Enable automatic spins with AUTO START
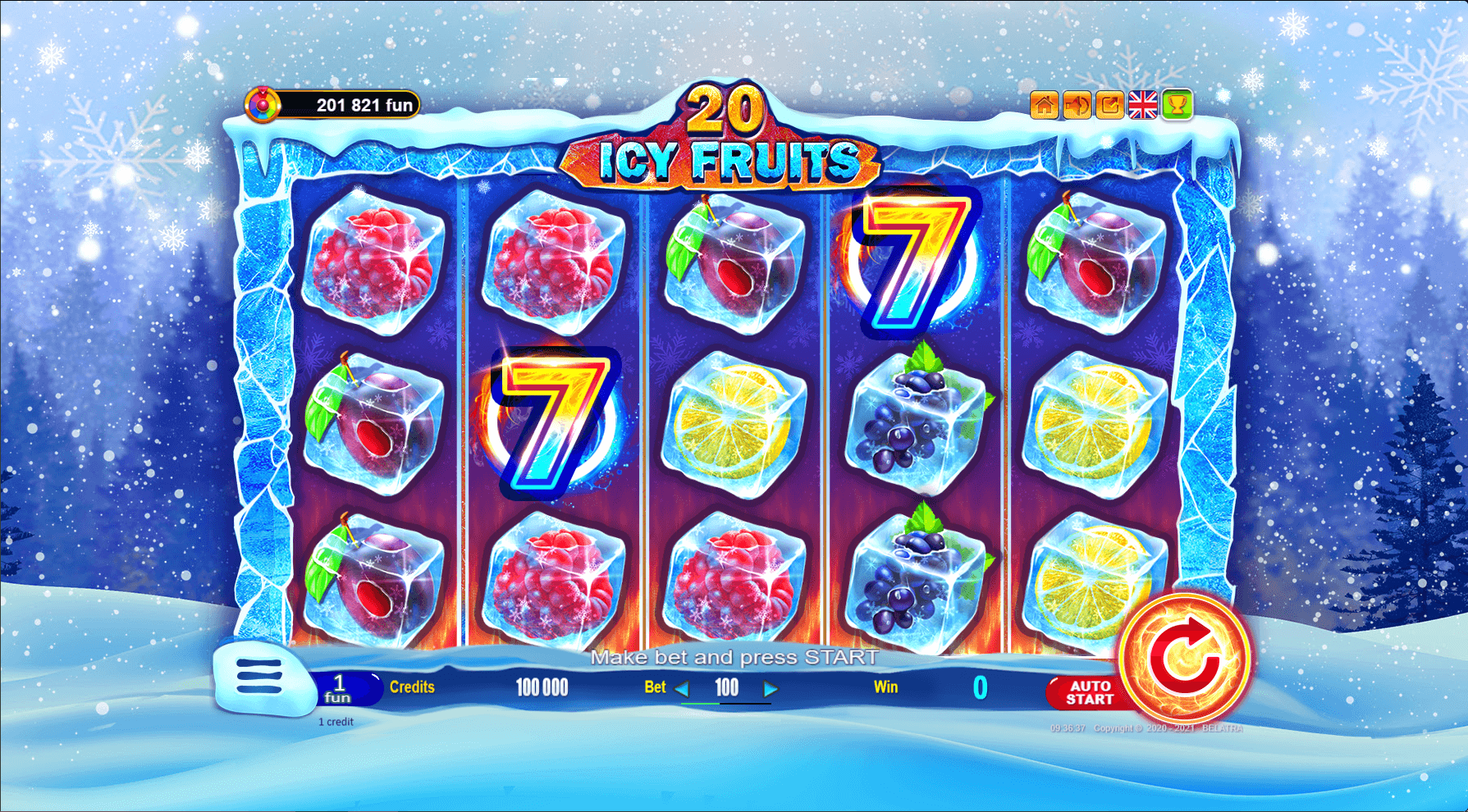The image size is (1468, 812). (1091, 691)
